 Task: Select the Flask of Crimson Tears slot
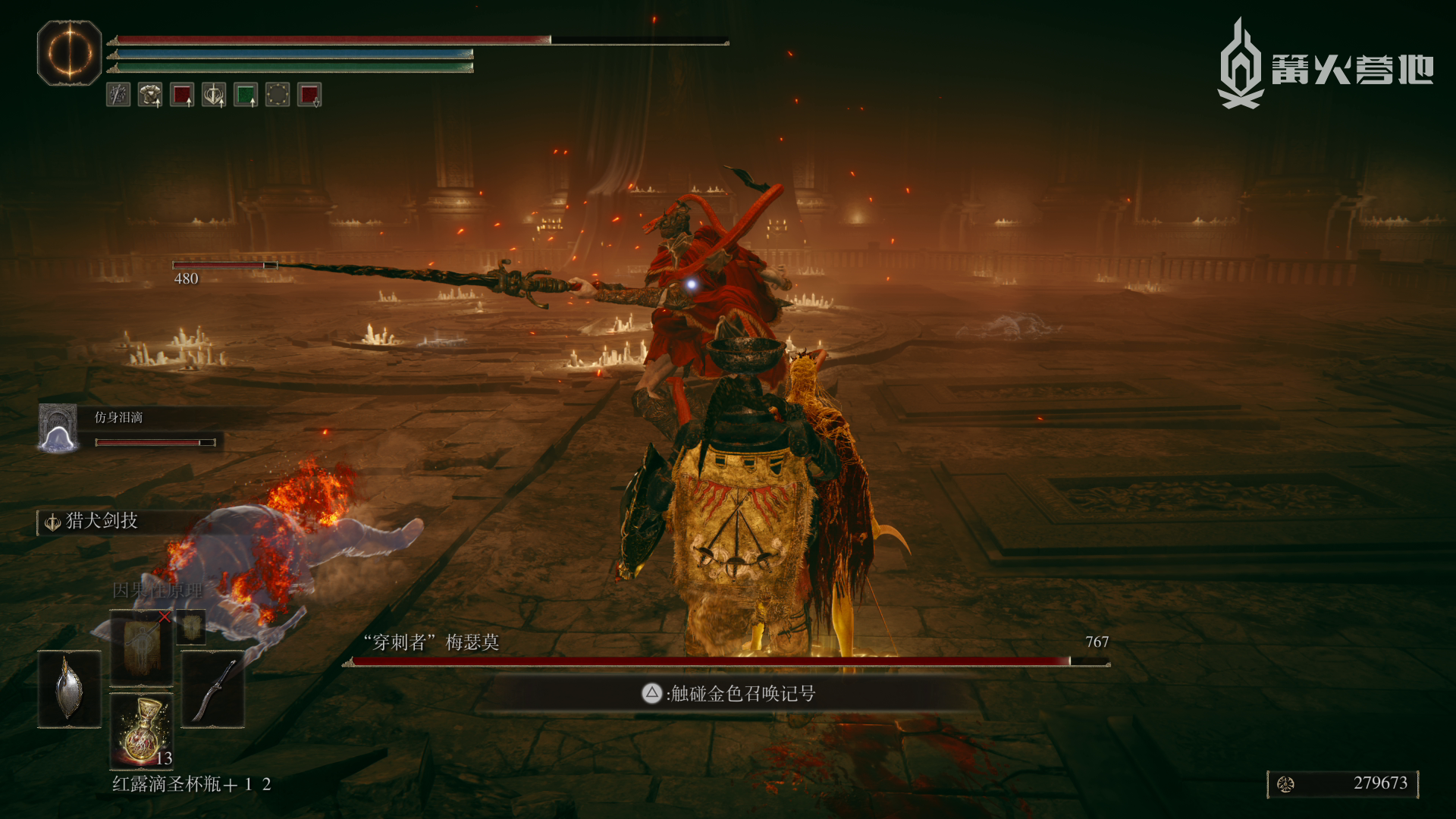pyautogui.click(x=142, y=731)
